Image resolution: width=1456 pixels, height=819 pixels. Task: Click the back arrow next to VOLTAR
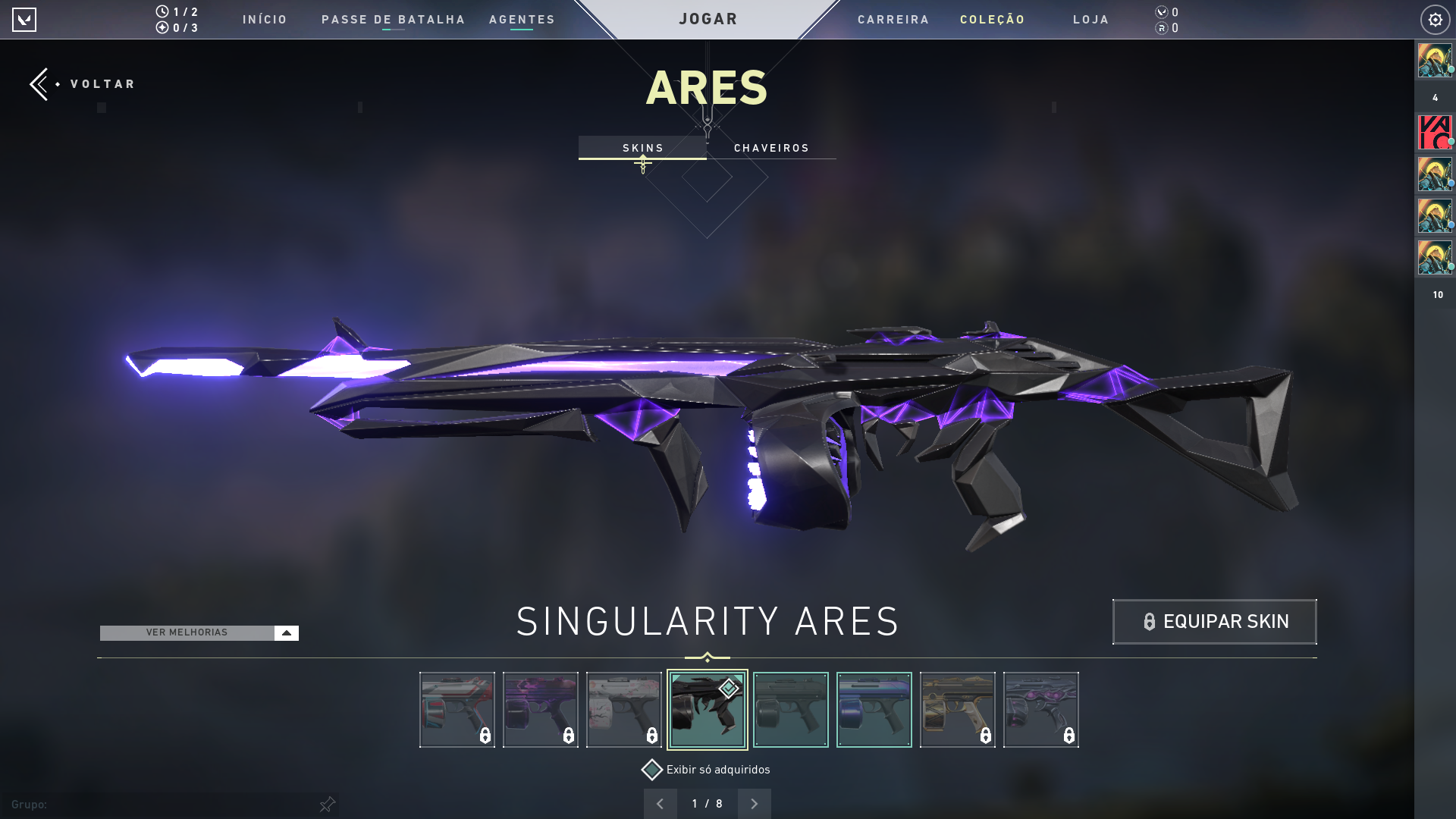point(39,83)
